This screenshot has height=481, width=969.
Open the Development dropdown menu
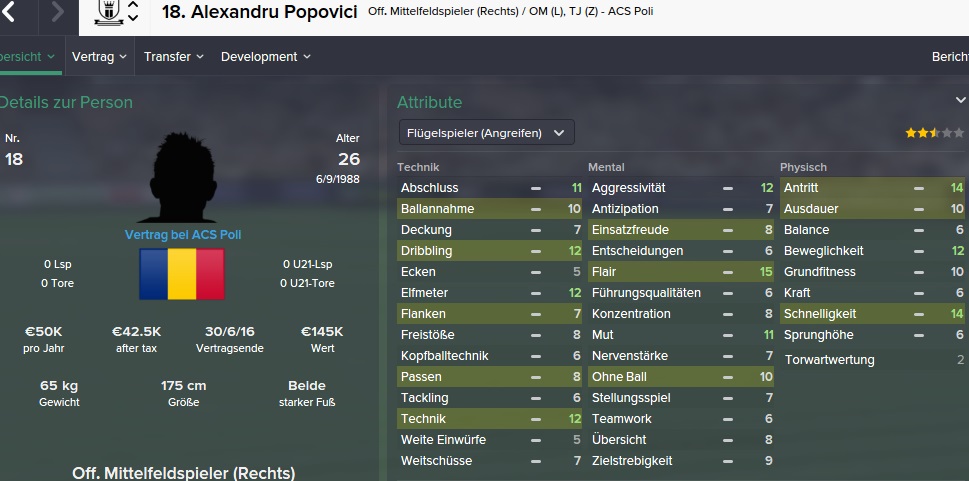(x=265, y=57)
